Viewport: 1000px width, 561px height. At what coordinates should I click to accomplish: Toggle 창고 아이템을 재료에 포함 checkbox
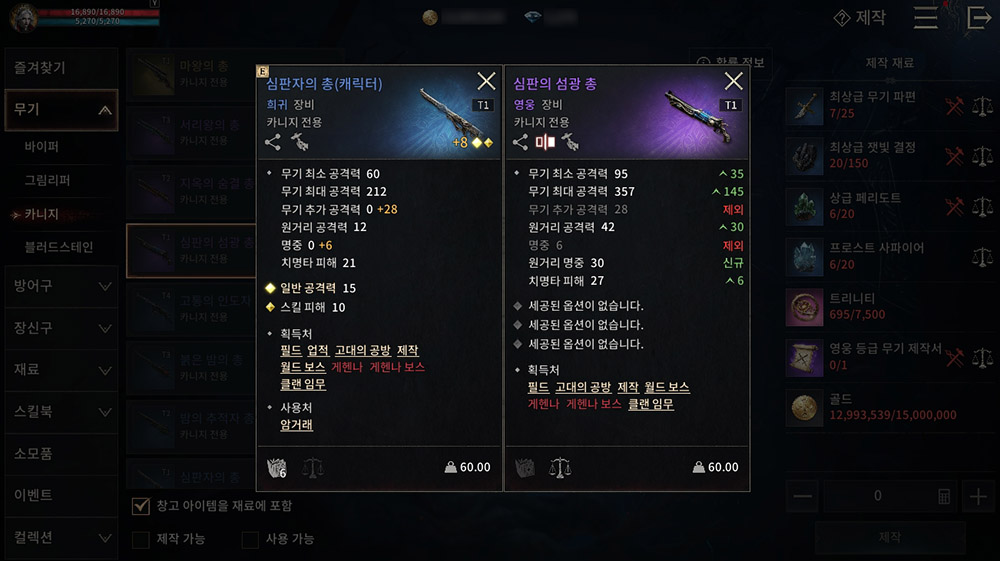[141, 506]
